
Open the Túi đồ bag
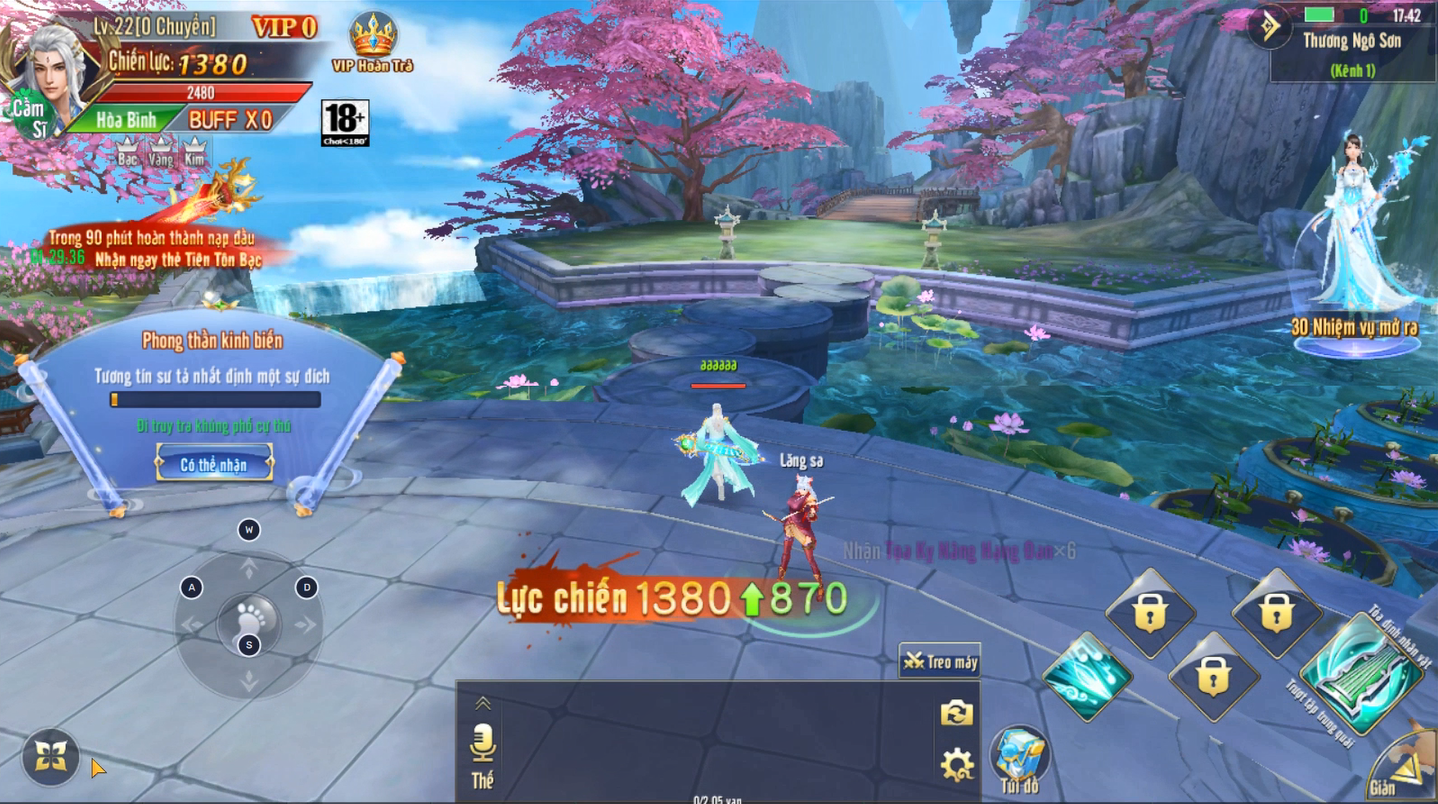(x=1019, y=757)
